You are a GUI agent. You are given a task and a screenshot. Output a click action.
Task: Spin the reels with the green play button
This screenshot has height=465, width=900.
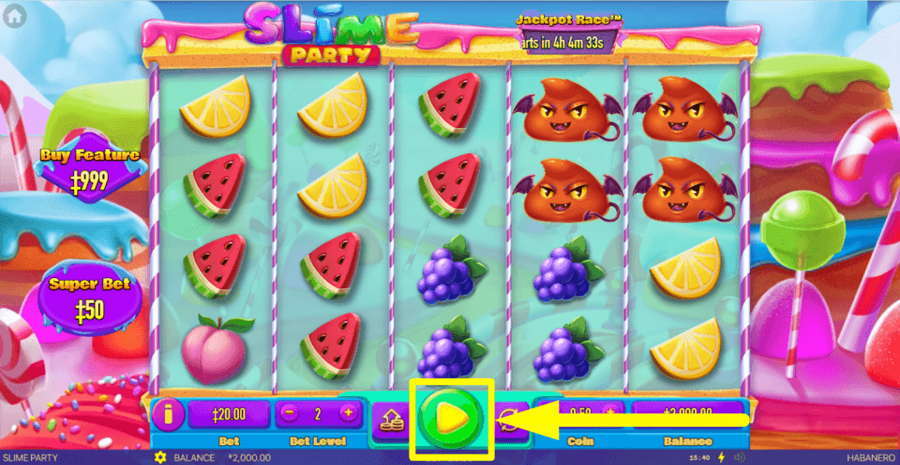450,415
